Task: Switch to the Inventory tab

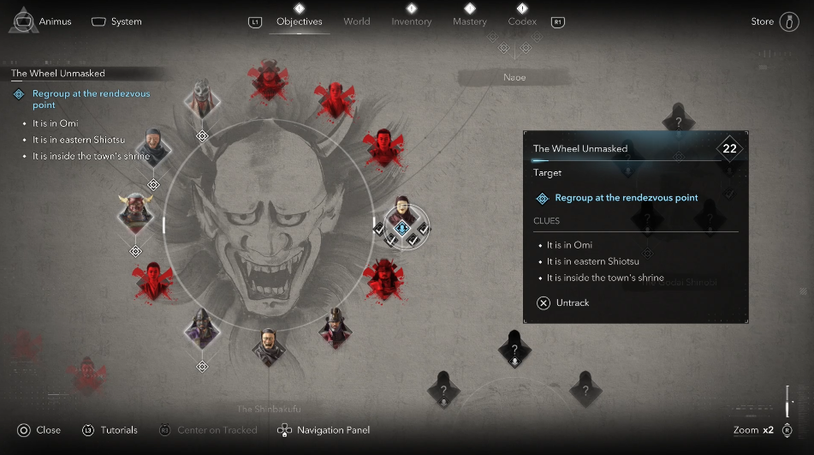Action: pyautogui.click(x=411, y=21)
